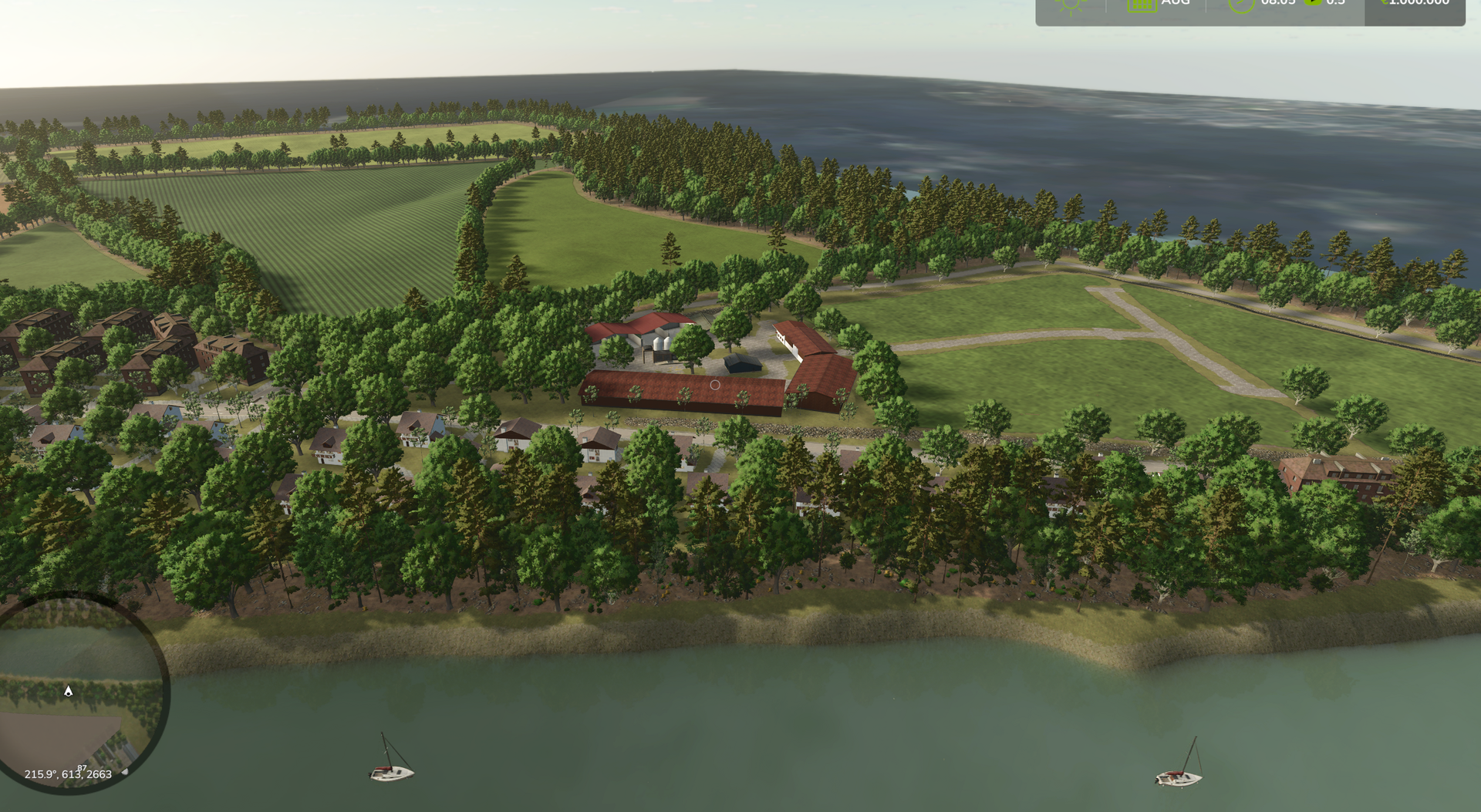This screenshot has height=812, width=1481.
Task: Click the sun weather icon
Action: (x=1071, y=4)
